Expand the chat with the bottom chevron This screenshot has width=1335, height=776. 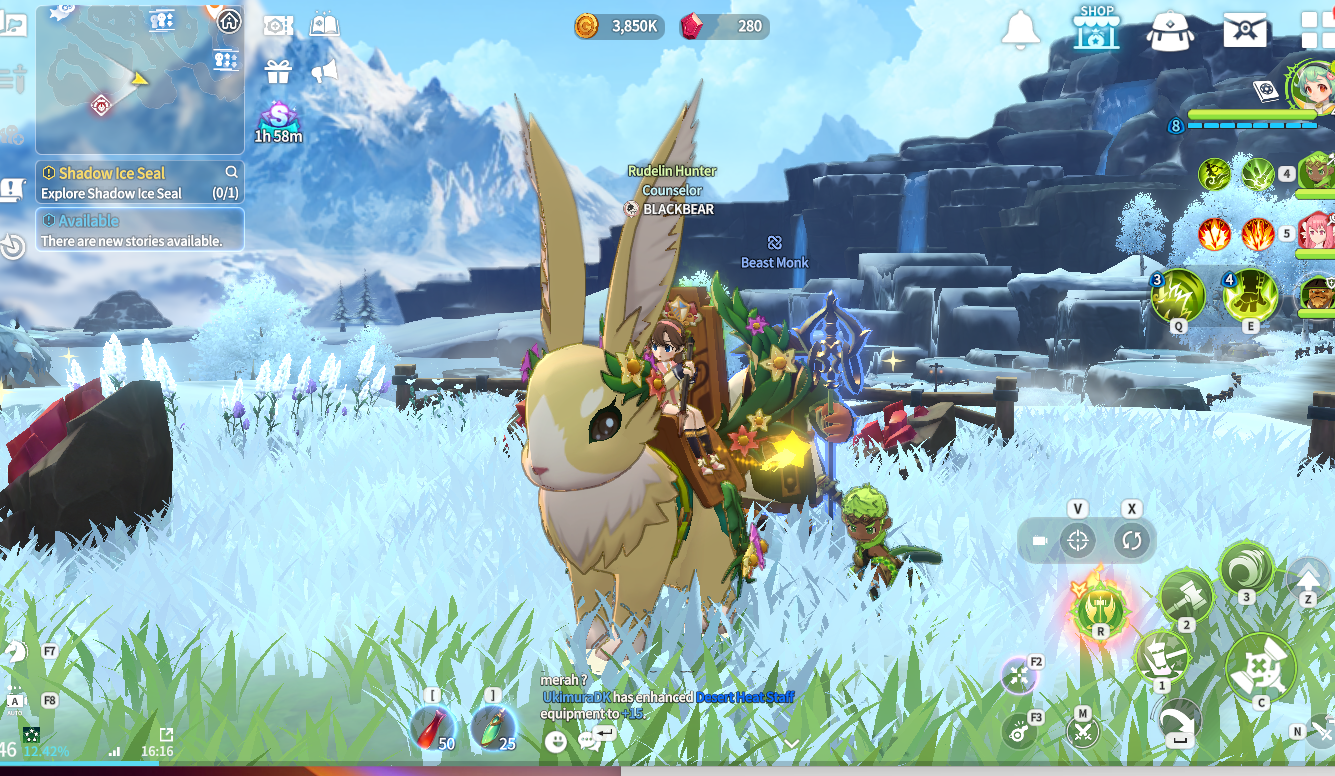(x=791, y=744)
